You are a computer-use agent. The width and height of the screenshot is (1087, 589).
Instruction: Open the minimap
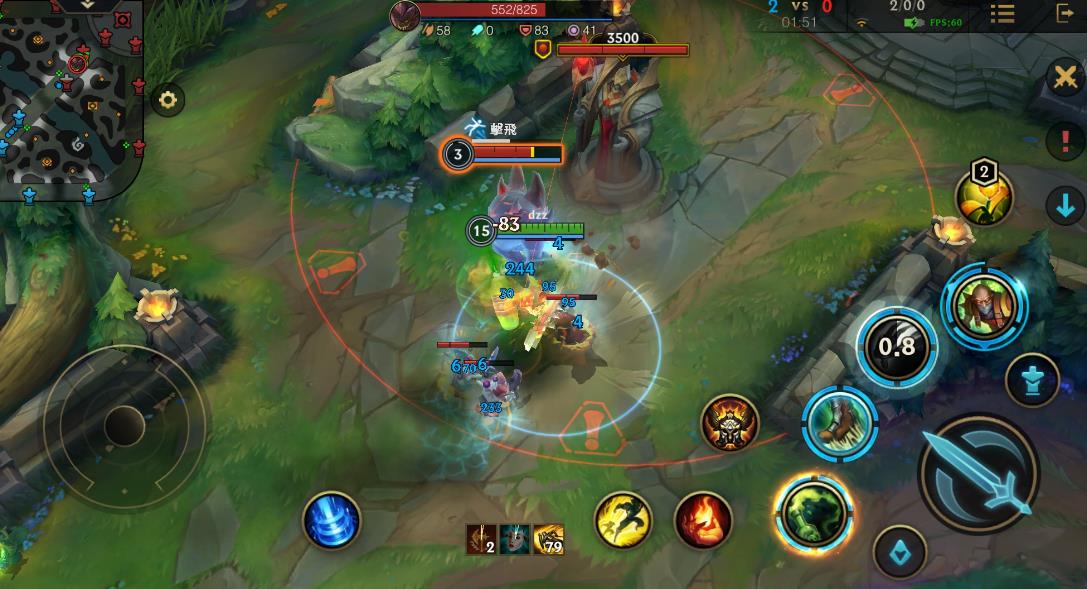click(x=72, y=98)
